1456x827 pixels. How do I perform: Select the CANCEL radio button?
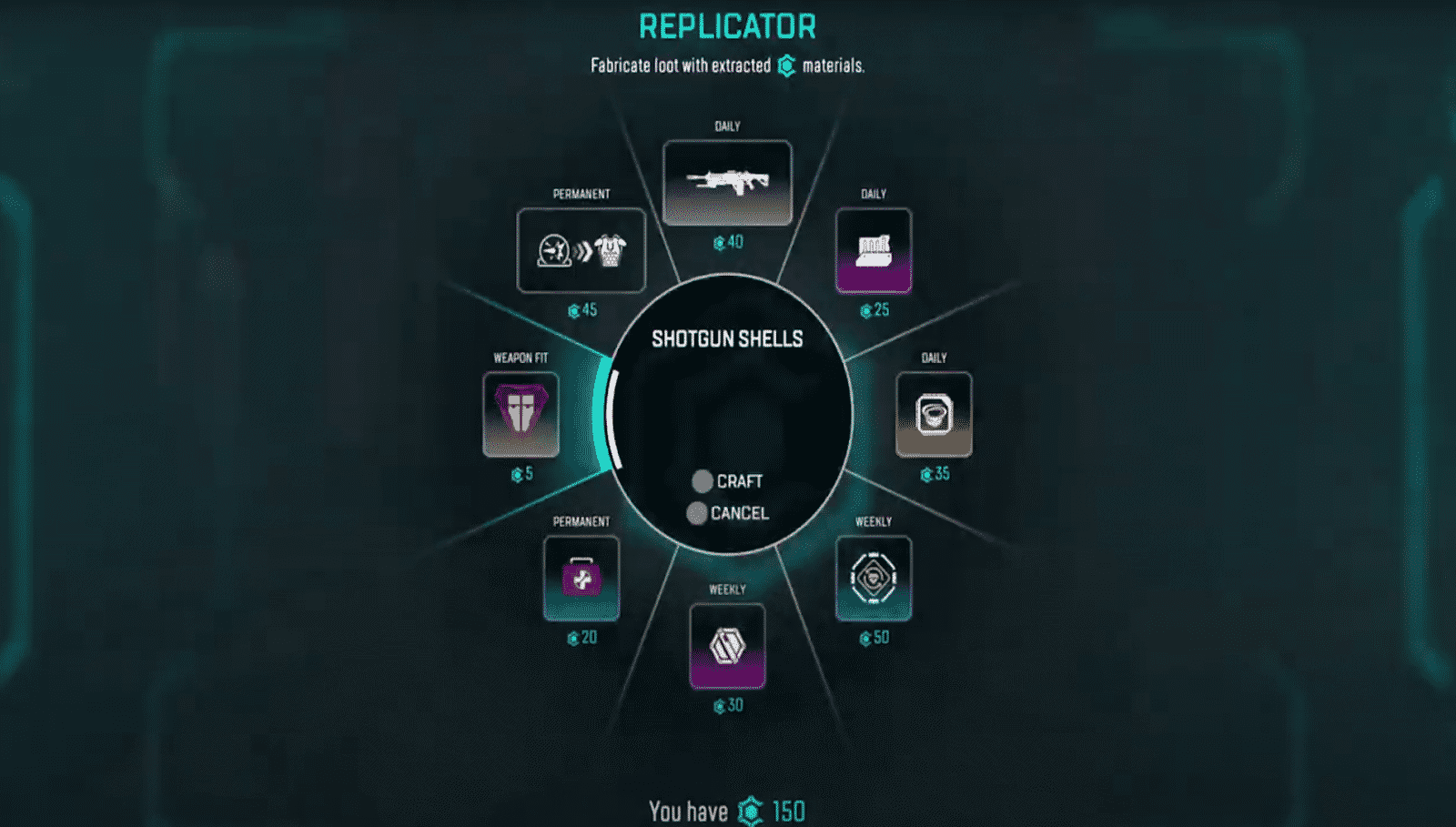[x=698, y=514]
